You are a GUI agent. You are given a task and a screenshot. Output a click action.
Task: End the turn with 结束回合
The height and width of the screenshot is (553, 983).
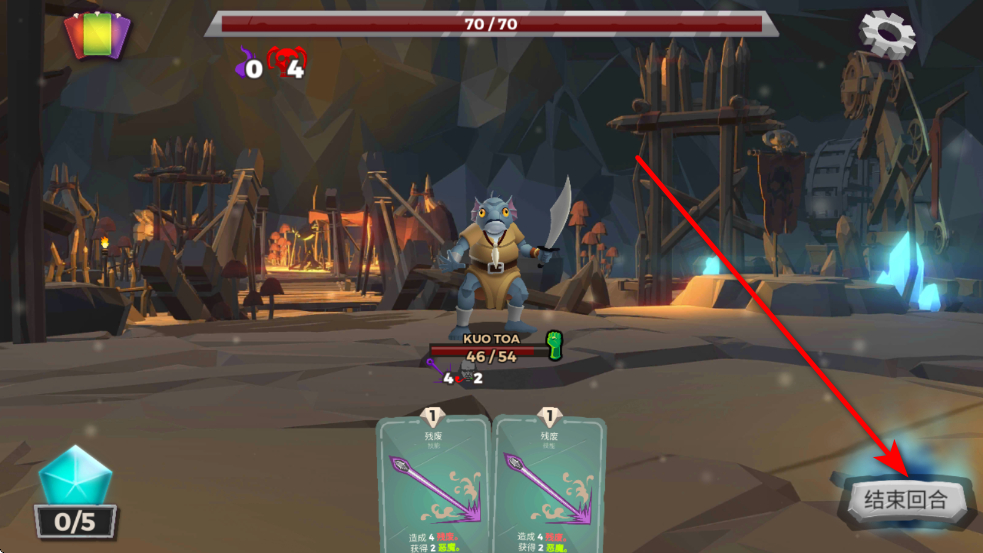(908, 499)
